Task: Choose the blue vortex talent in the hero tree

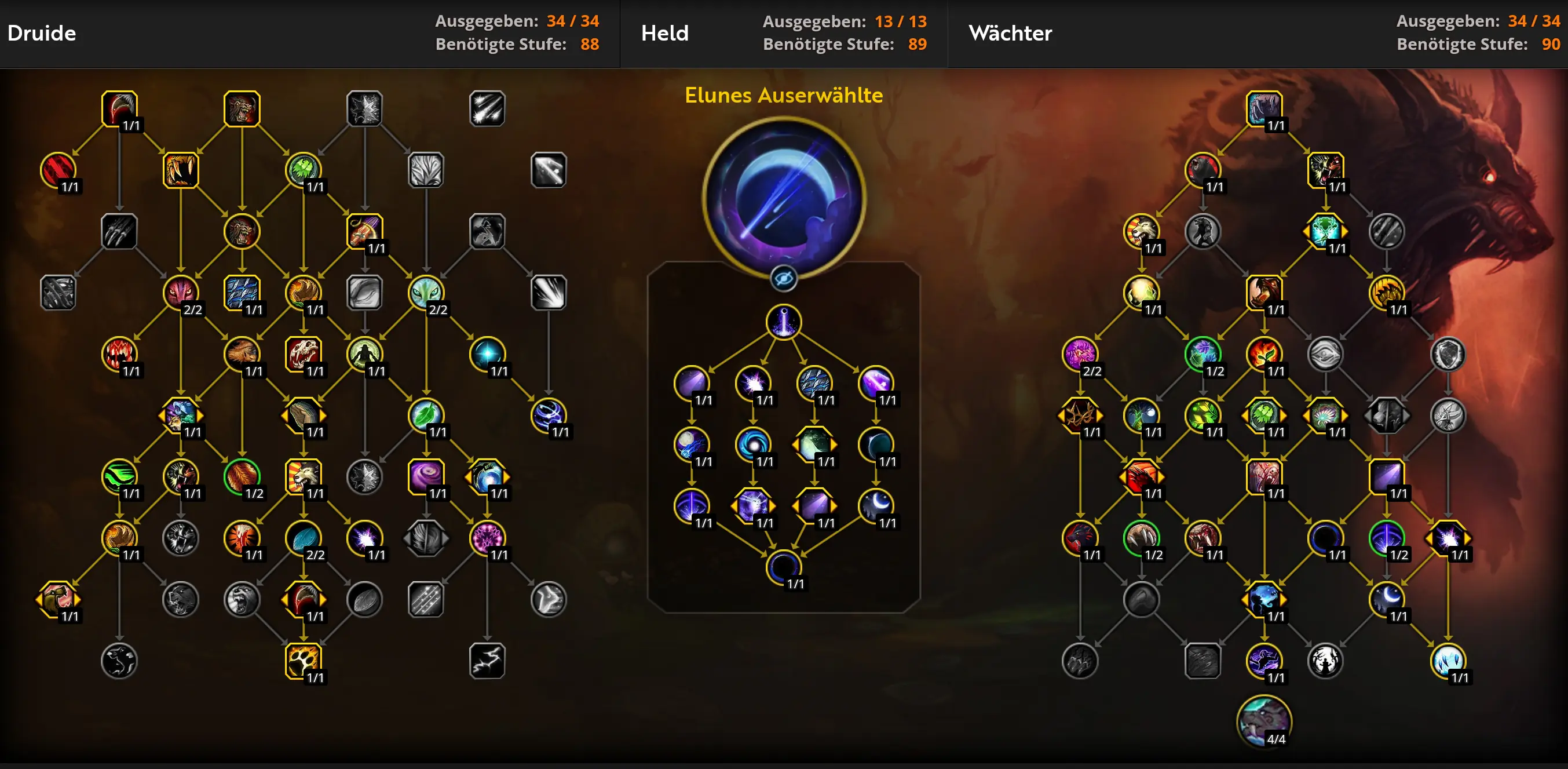Action: pos(753,444)
